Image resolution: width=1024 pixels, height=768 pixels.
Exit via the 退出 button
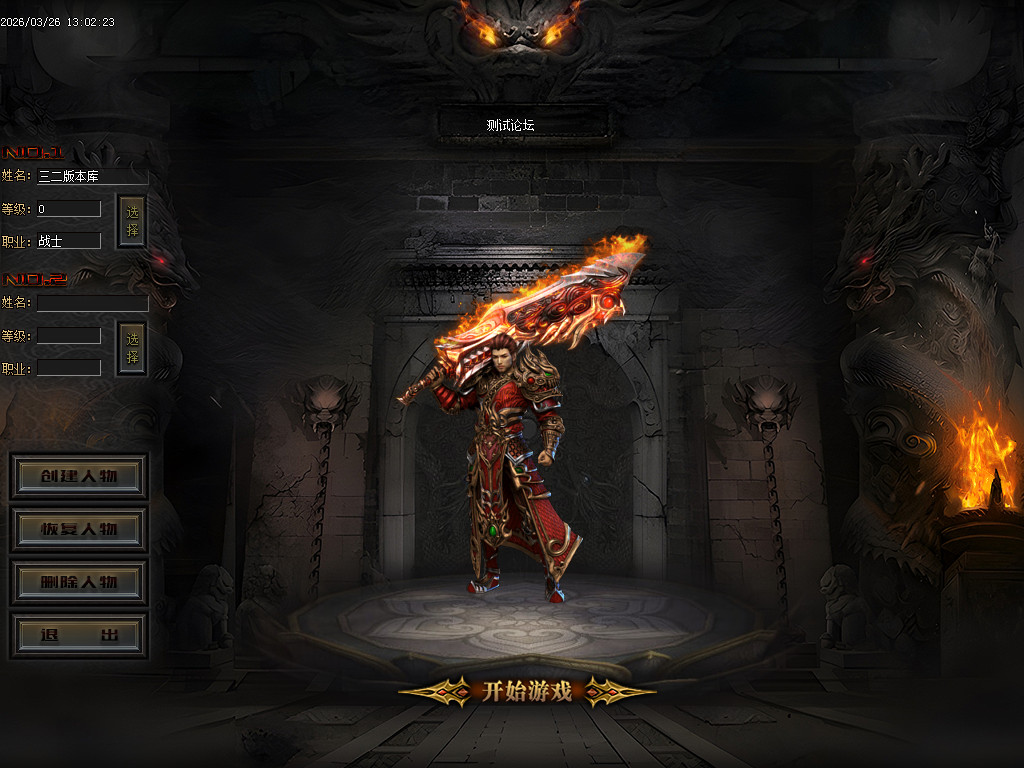(79, 636)
